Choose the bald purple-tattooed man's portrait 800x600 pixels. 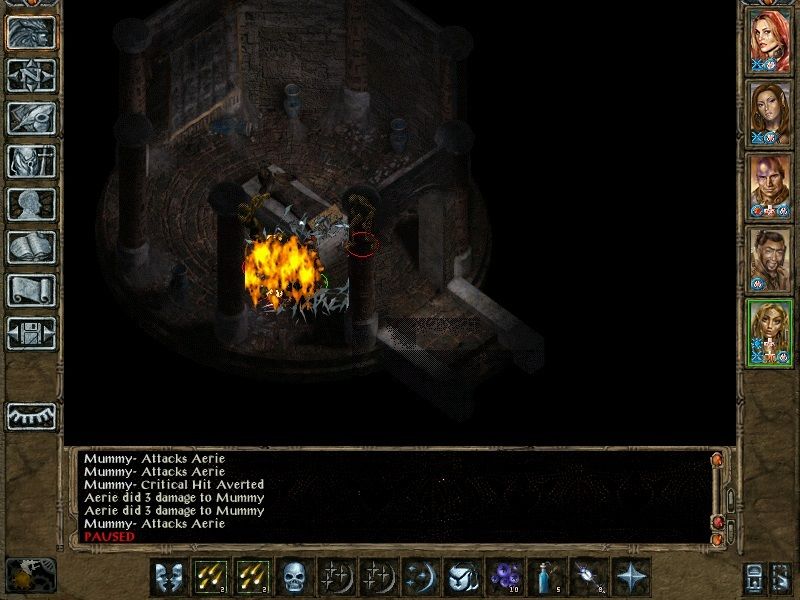[x=769, y=186]
